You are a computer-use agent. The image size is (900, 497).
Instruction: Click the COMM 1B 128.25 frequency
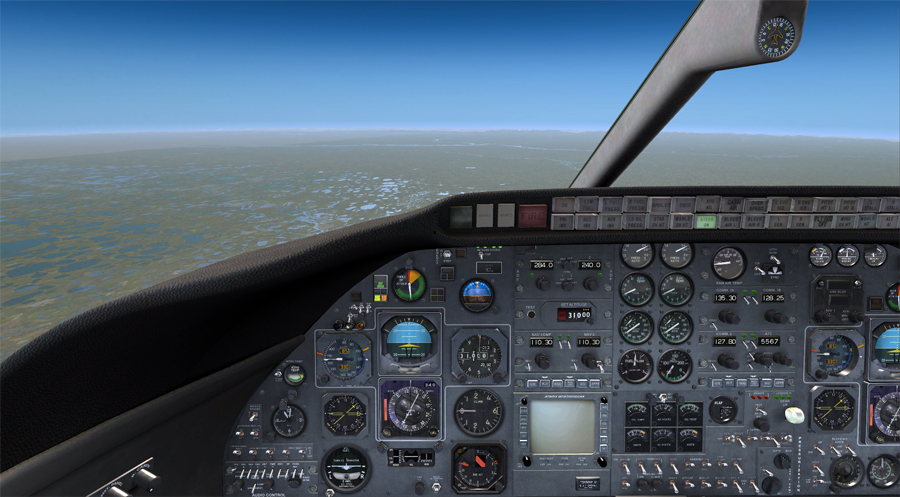click(772, 297)
